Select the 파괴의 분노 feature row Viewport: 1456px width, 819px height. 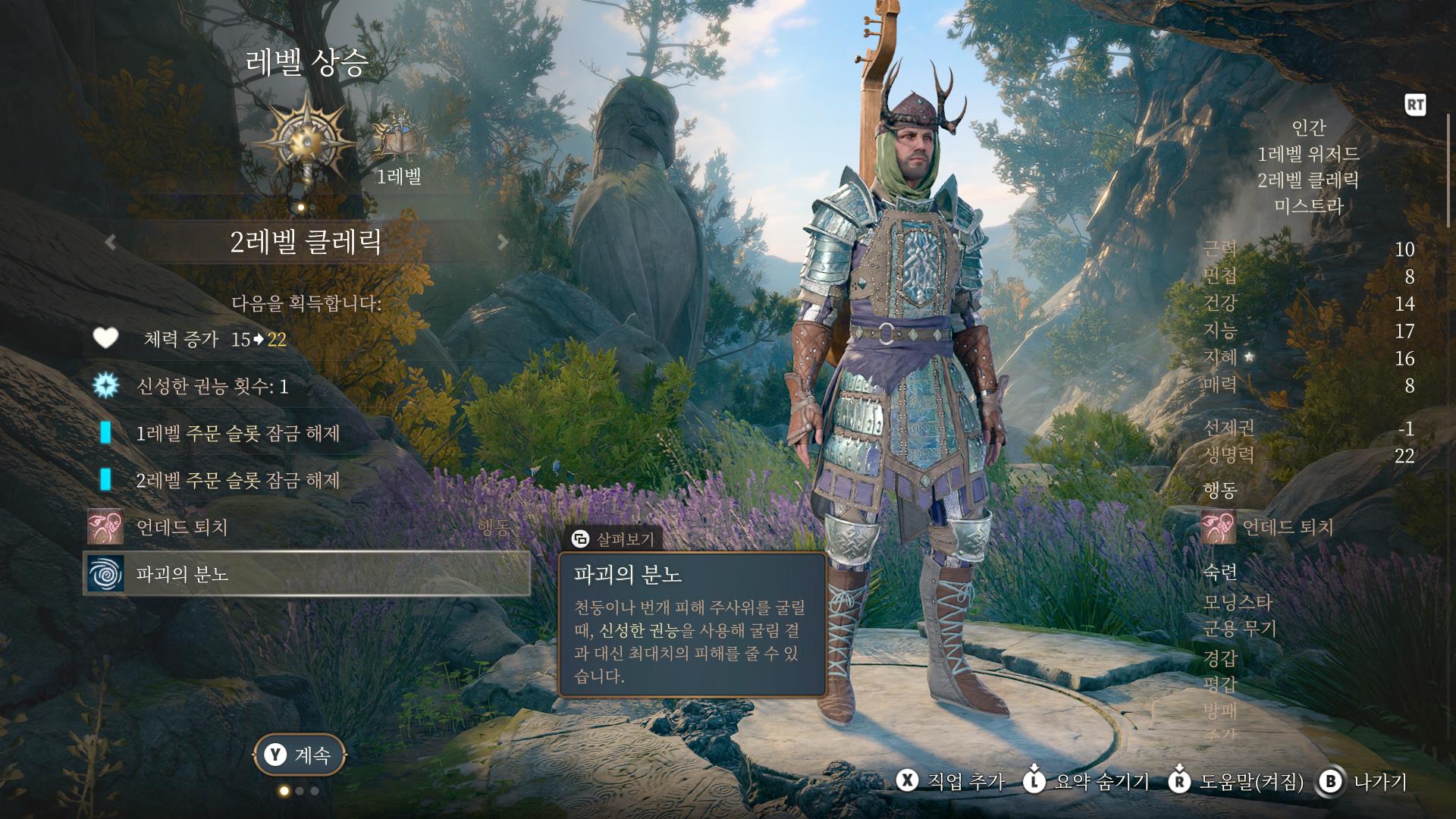coord(306,573)
